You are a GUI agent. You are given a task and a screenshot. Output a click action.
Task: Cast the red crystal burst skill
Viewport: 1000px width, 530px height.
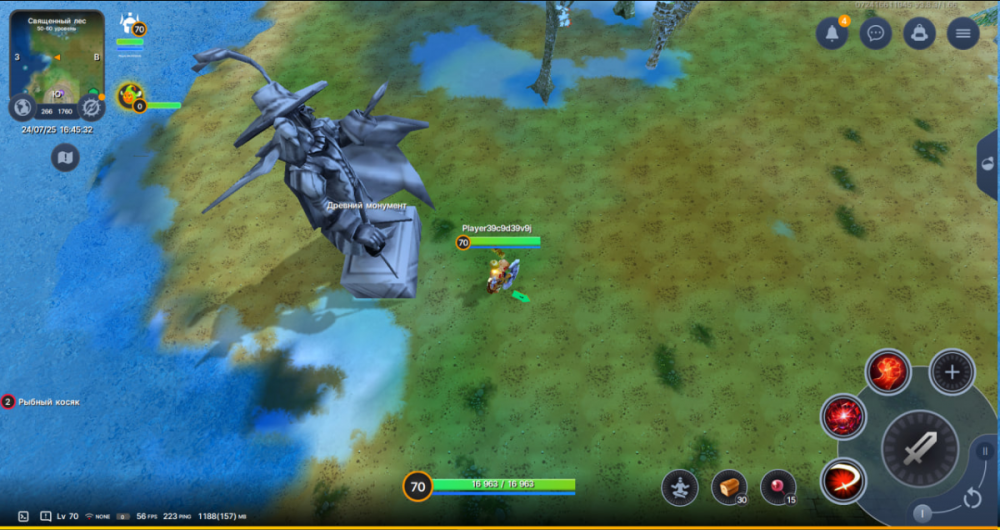[x=843, y=416]
